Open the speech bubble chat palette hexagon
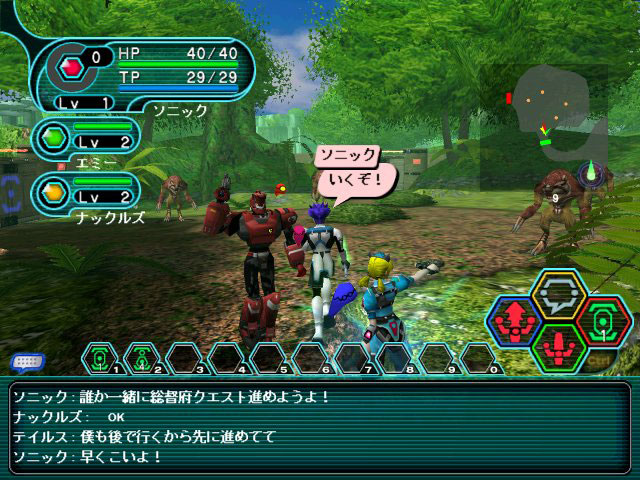 click(x=559, y=294)
